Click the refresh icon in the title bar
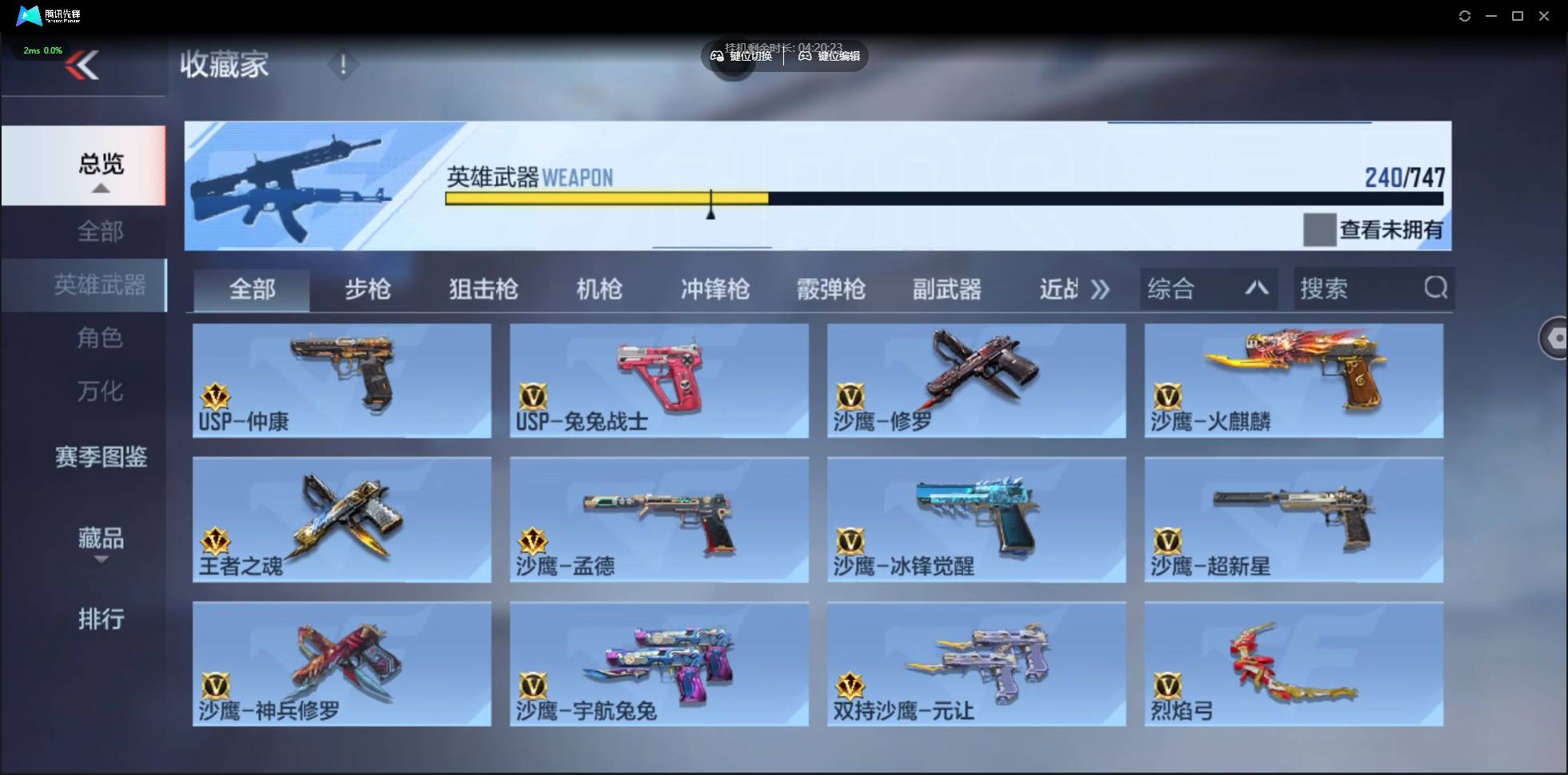This screenshot has width=1568, height=775. coord(1465,15)
